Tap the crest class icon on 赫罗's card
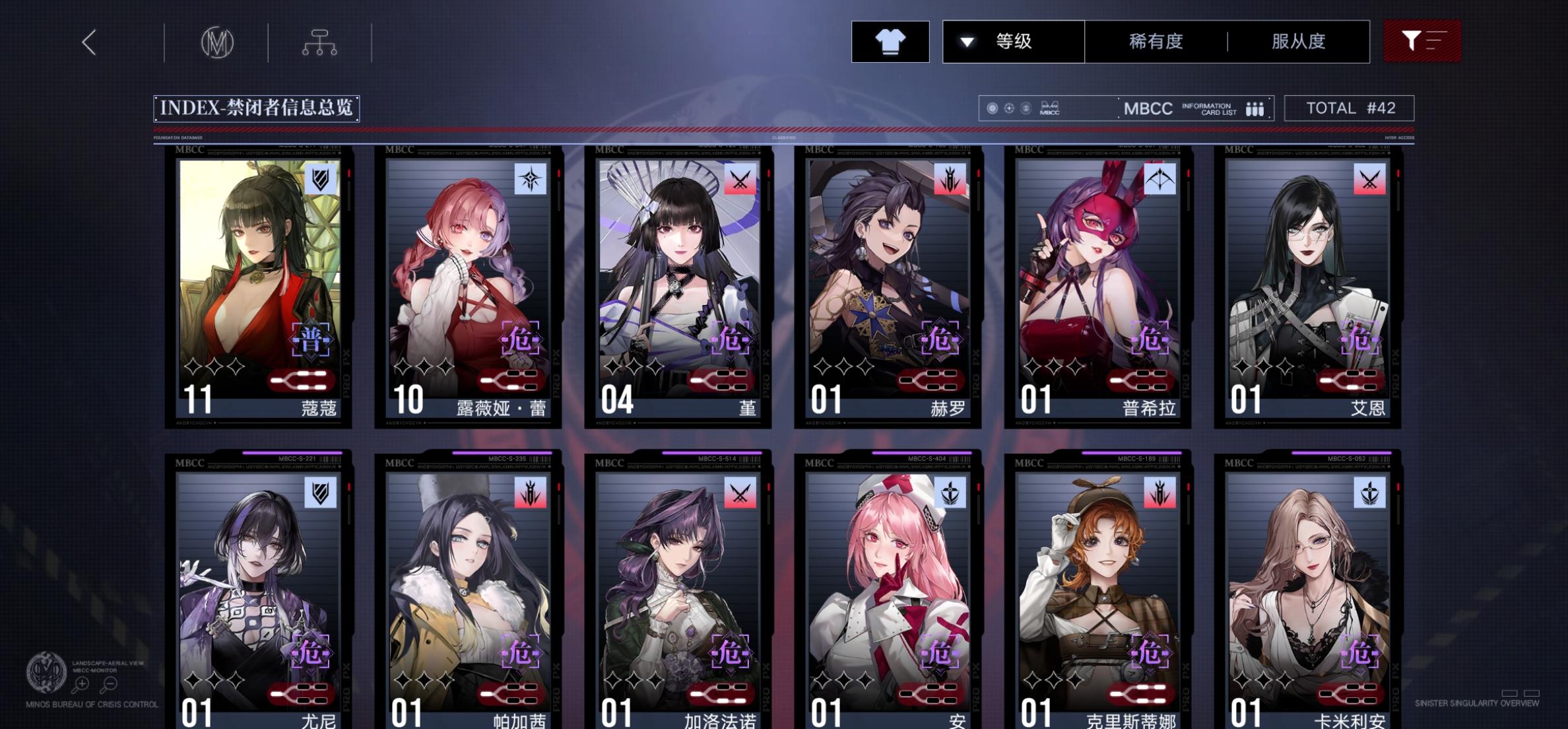This screenshot has height=729, width=1568. 951,179
